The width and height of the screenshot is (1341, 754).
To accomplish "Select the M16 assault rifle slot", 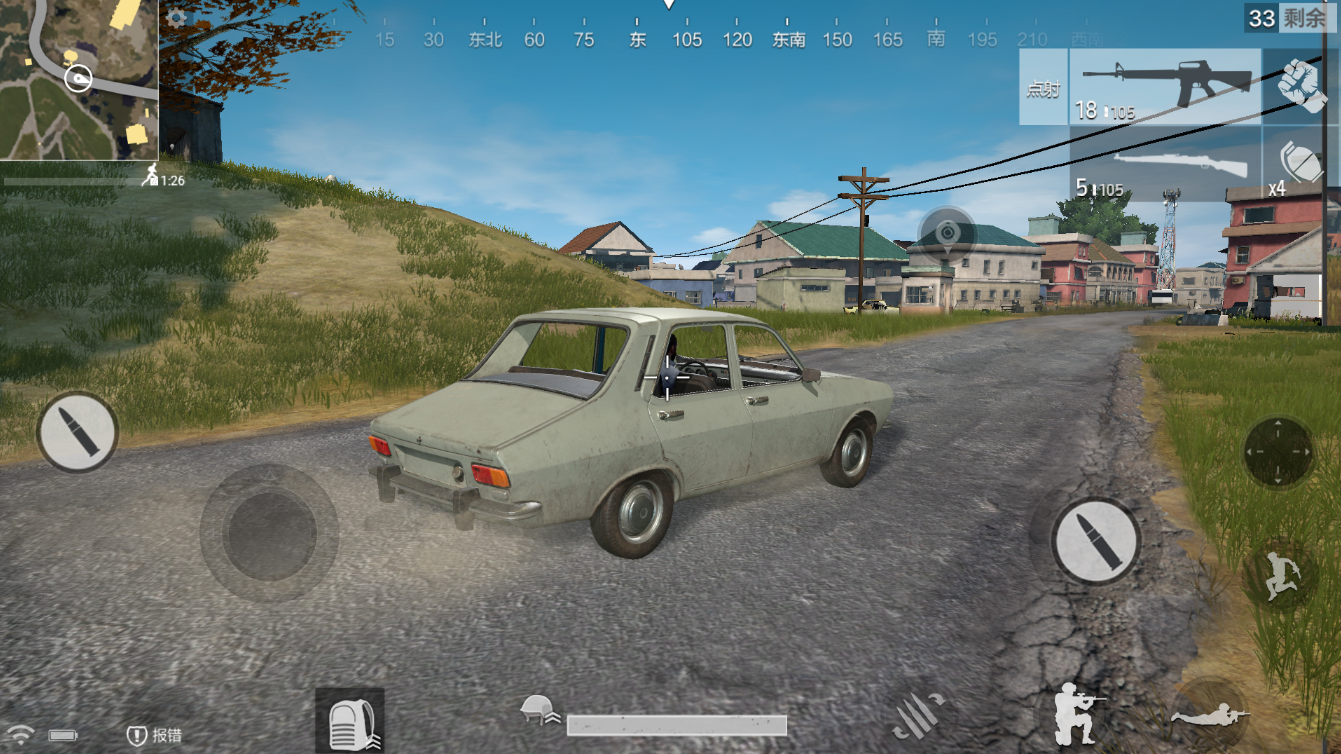I will click(1165, 87).
